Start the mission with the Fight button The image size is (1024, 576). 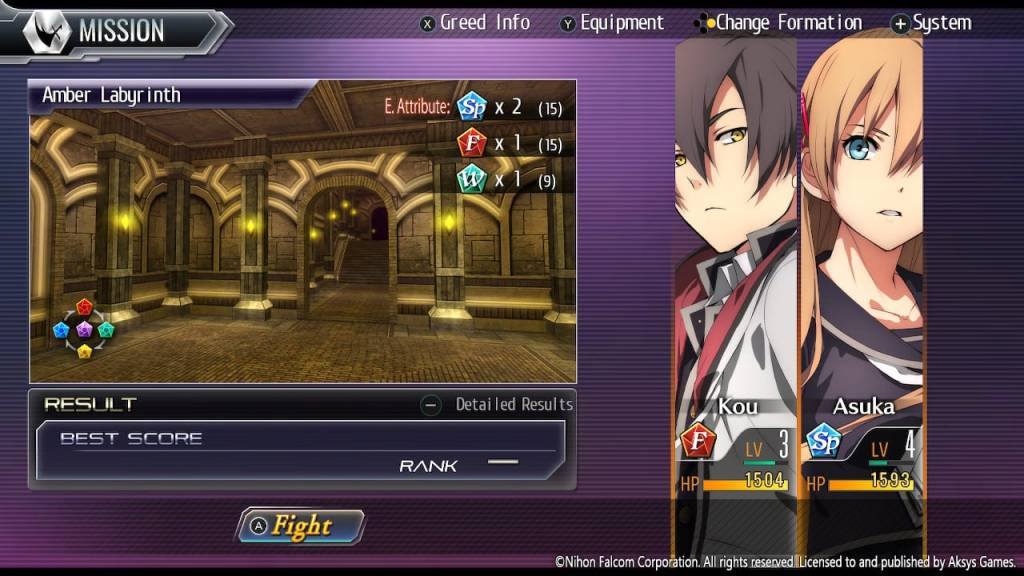(301, 526)
